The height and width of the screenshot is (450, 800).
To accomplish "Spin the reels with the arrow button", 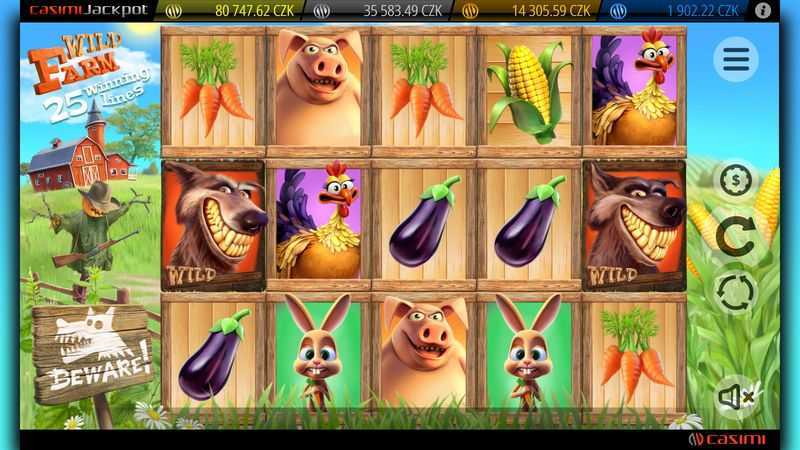I will (737, 237).
